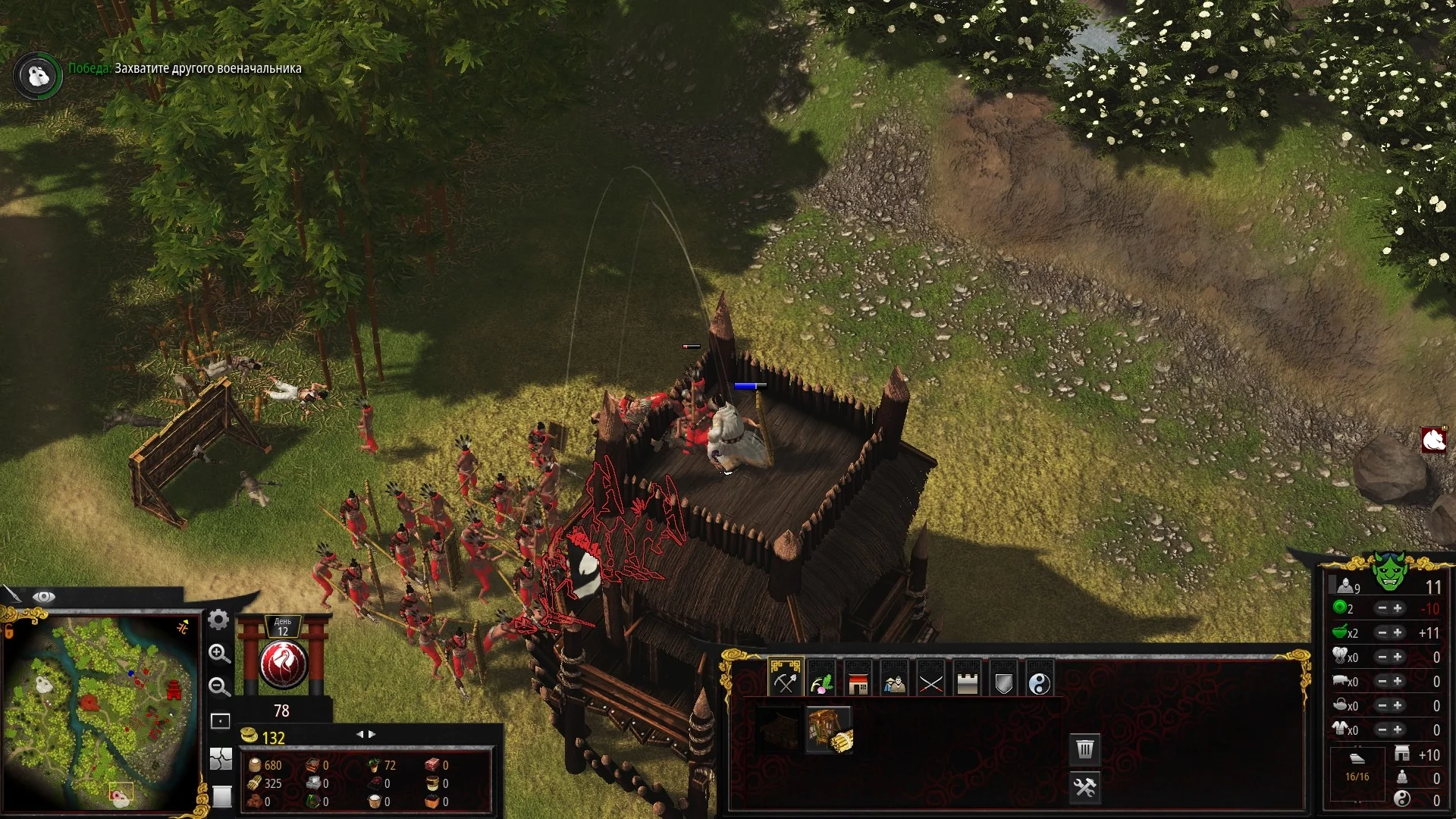The height and width of the screenshot is (819, 1456).
Task: Click the hammer and wrench repair button
Action: click(1085, 787)
